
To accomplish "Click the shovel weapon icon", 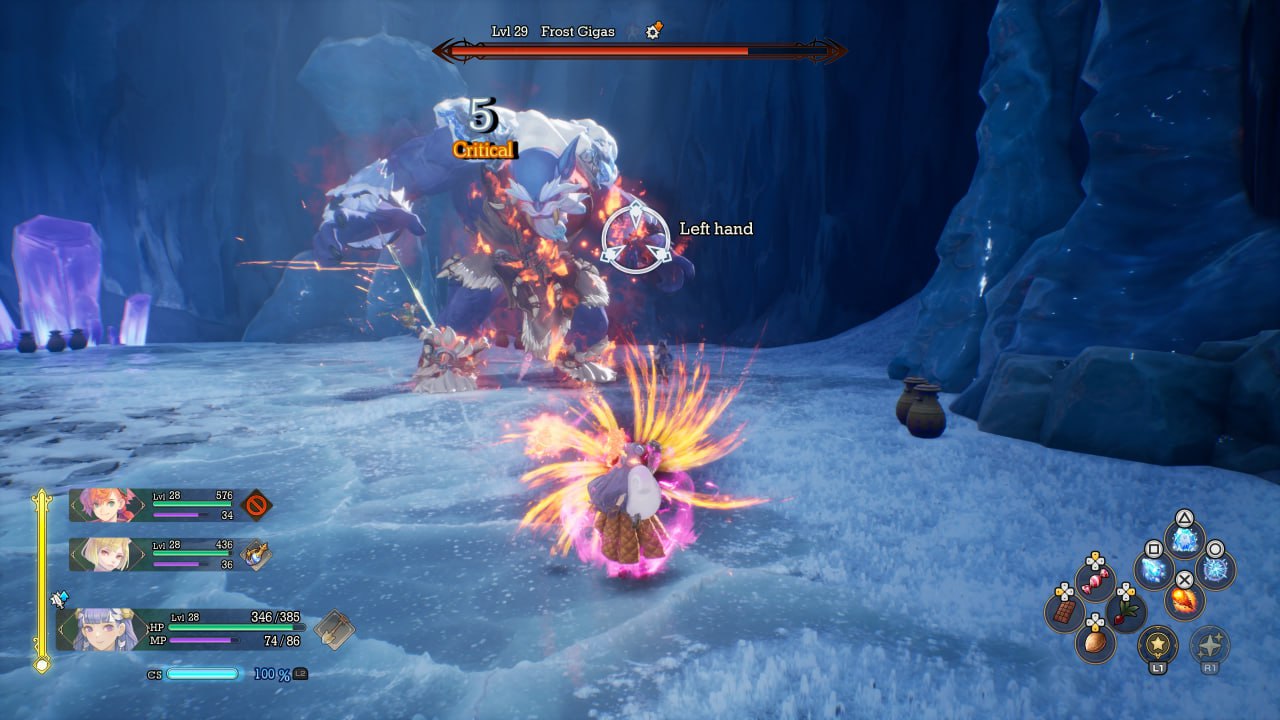I will [x=334, y=630].
